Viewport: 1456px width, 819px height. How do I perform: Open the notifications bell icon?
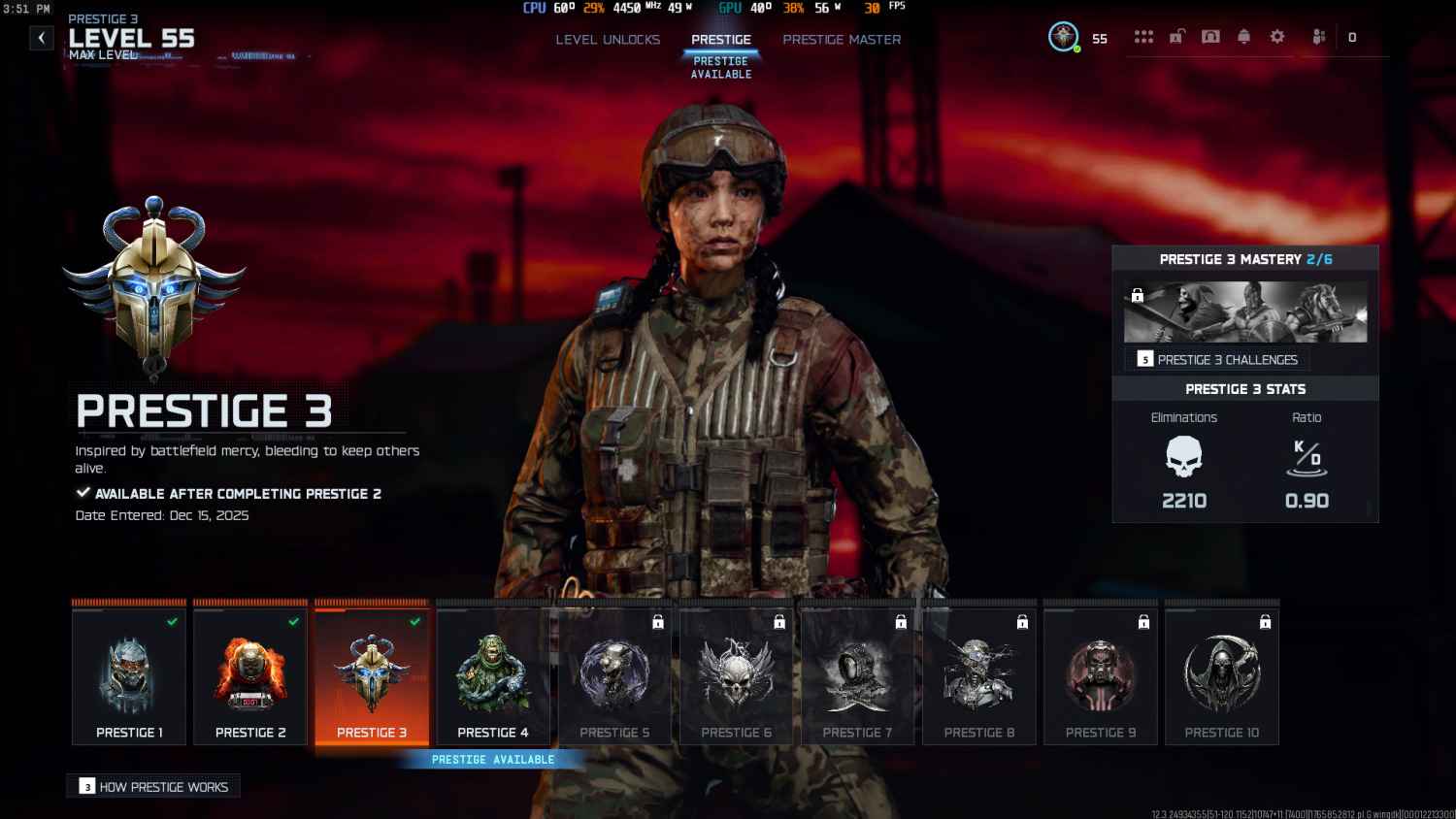point(1243,36)
